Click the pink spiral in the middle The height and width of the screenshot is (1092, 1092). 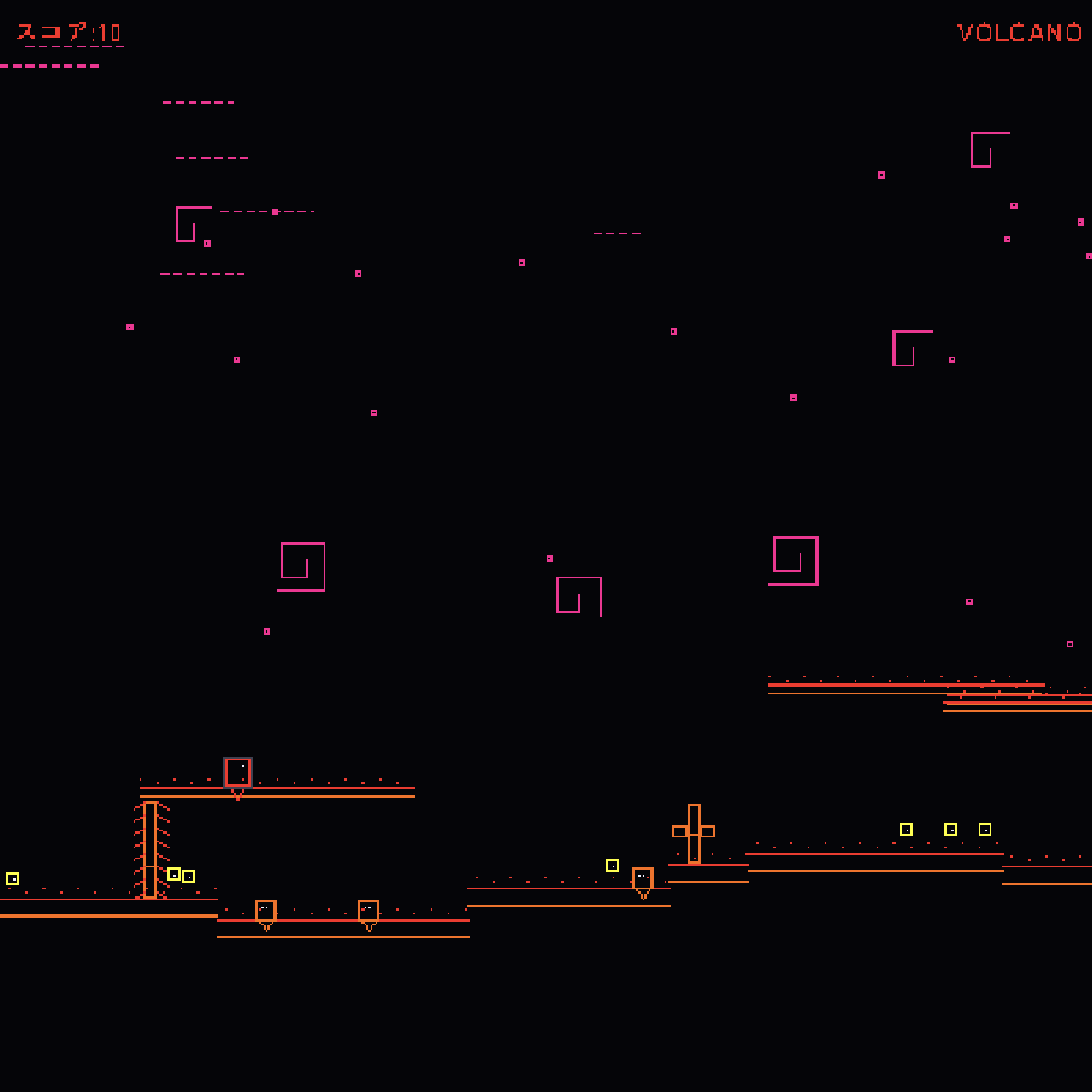coord(579,595)
